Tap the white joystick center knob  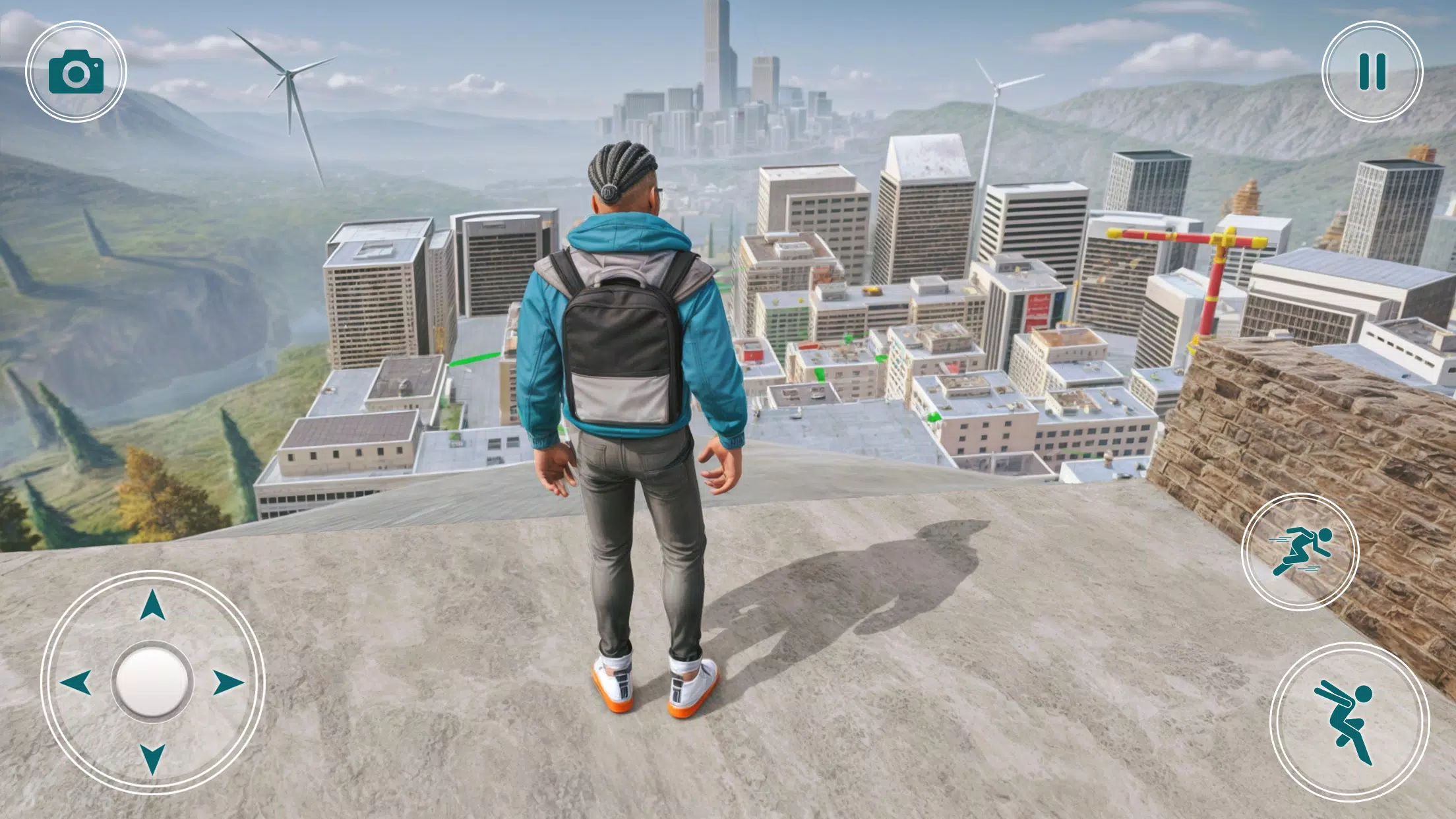point(152,682)
